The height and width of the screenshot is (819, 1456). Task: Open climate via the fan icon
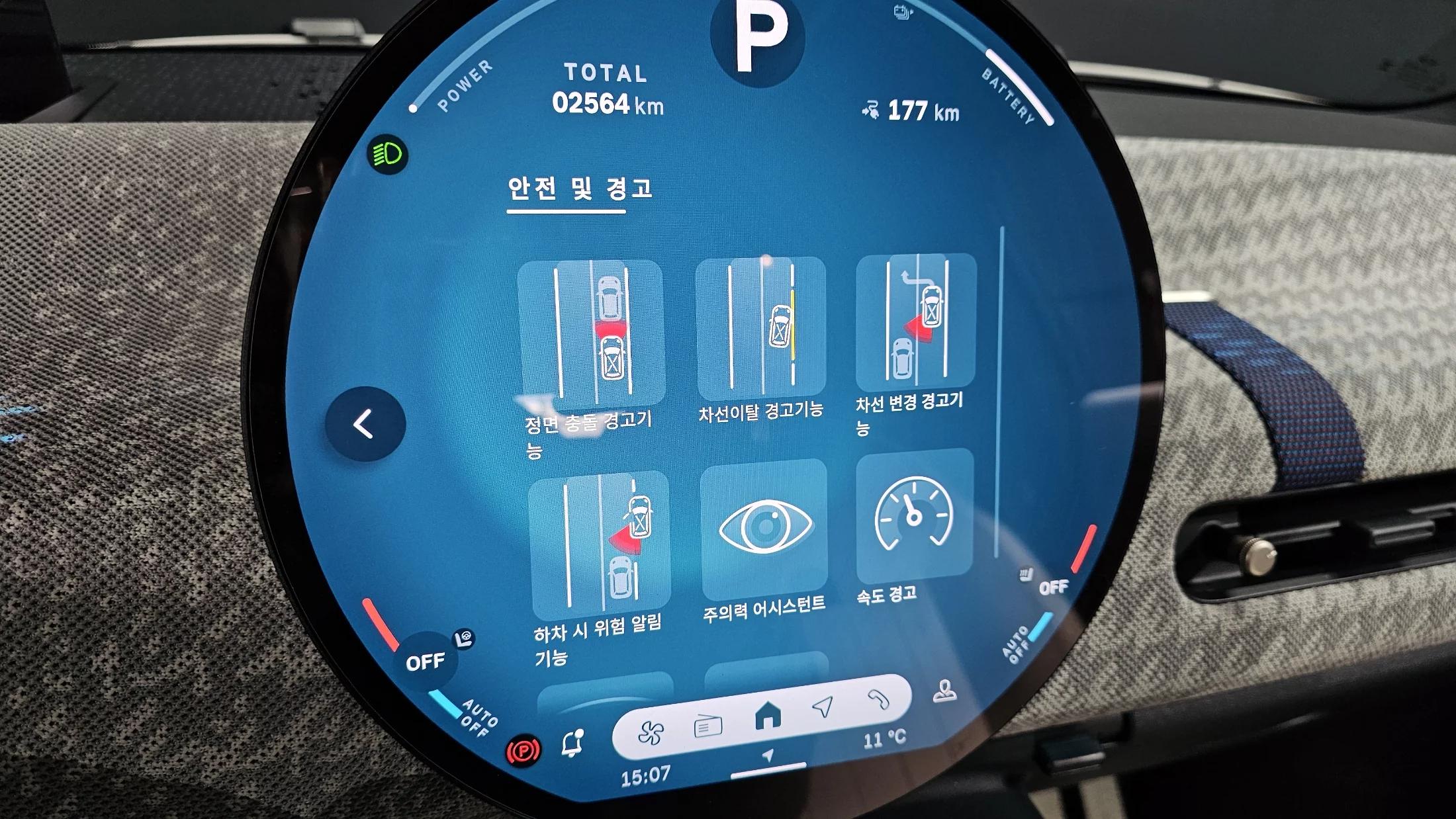[651, 733]
